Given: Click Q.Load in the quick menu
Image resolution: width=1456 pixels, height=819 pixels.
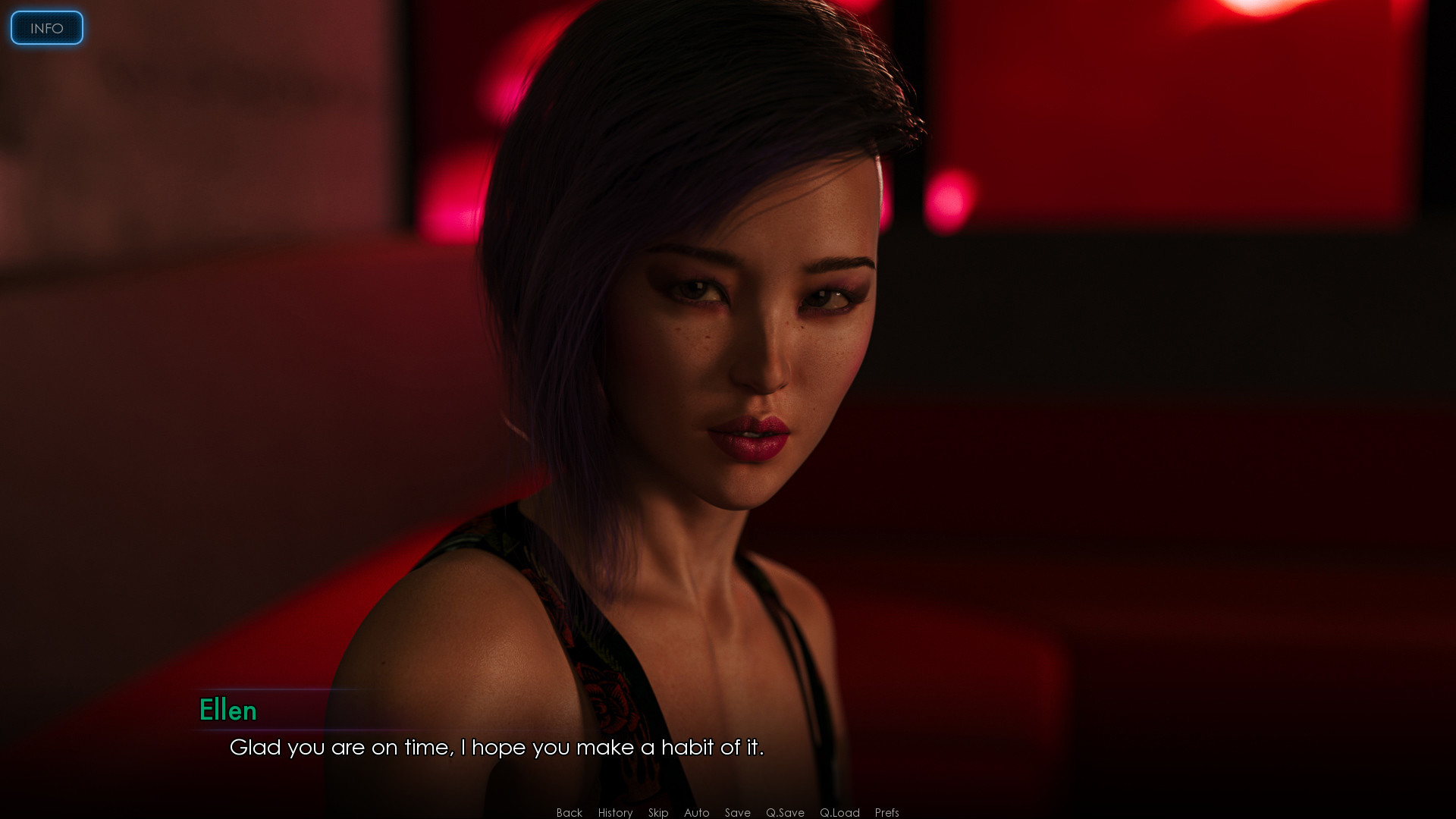Looking at the screenshot, I should 839,812.
